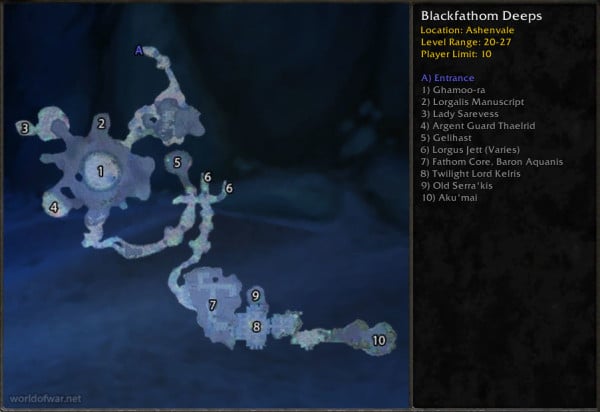Click map marker number 3
The height and width of the screenshot is (412, 600).
pos(24,128)
